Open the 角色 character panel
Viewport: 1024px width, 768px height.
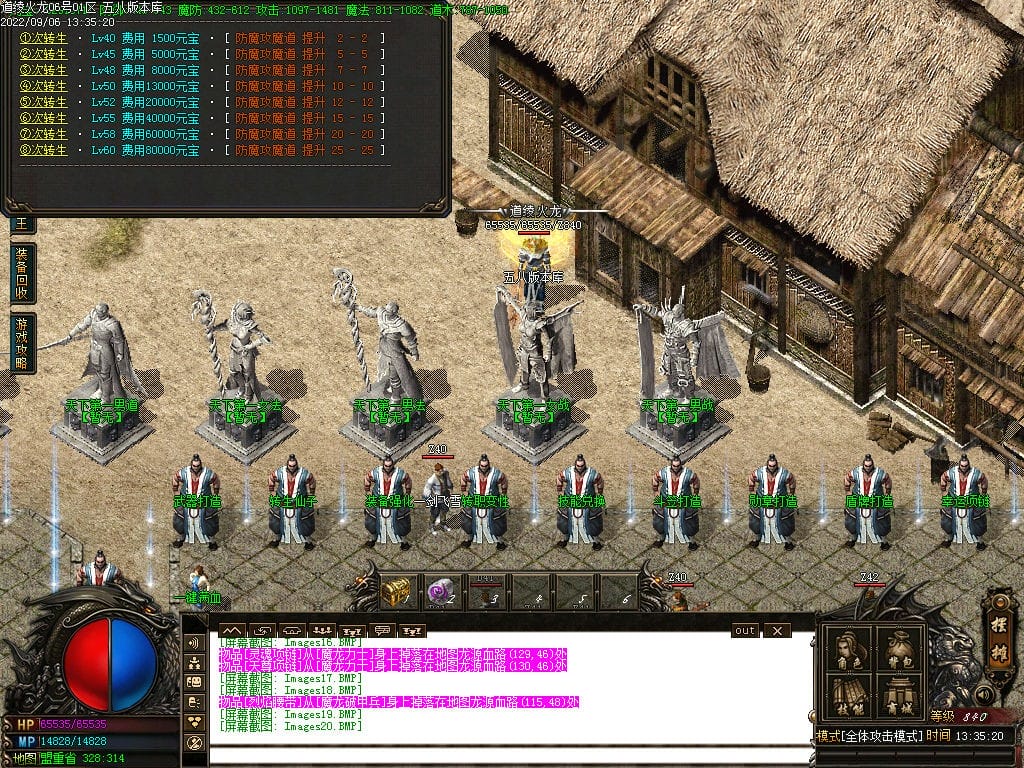tap(848, 650)
